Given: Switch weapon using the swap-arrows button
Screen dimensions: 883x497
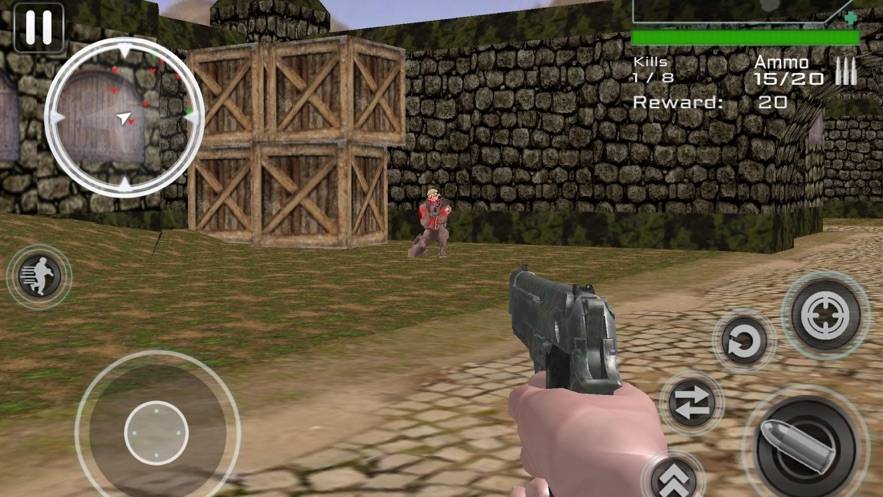Looking at the screenshot, I should tap(692, 402).
